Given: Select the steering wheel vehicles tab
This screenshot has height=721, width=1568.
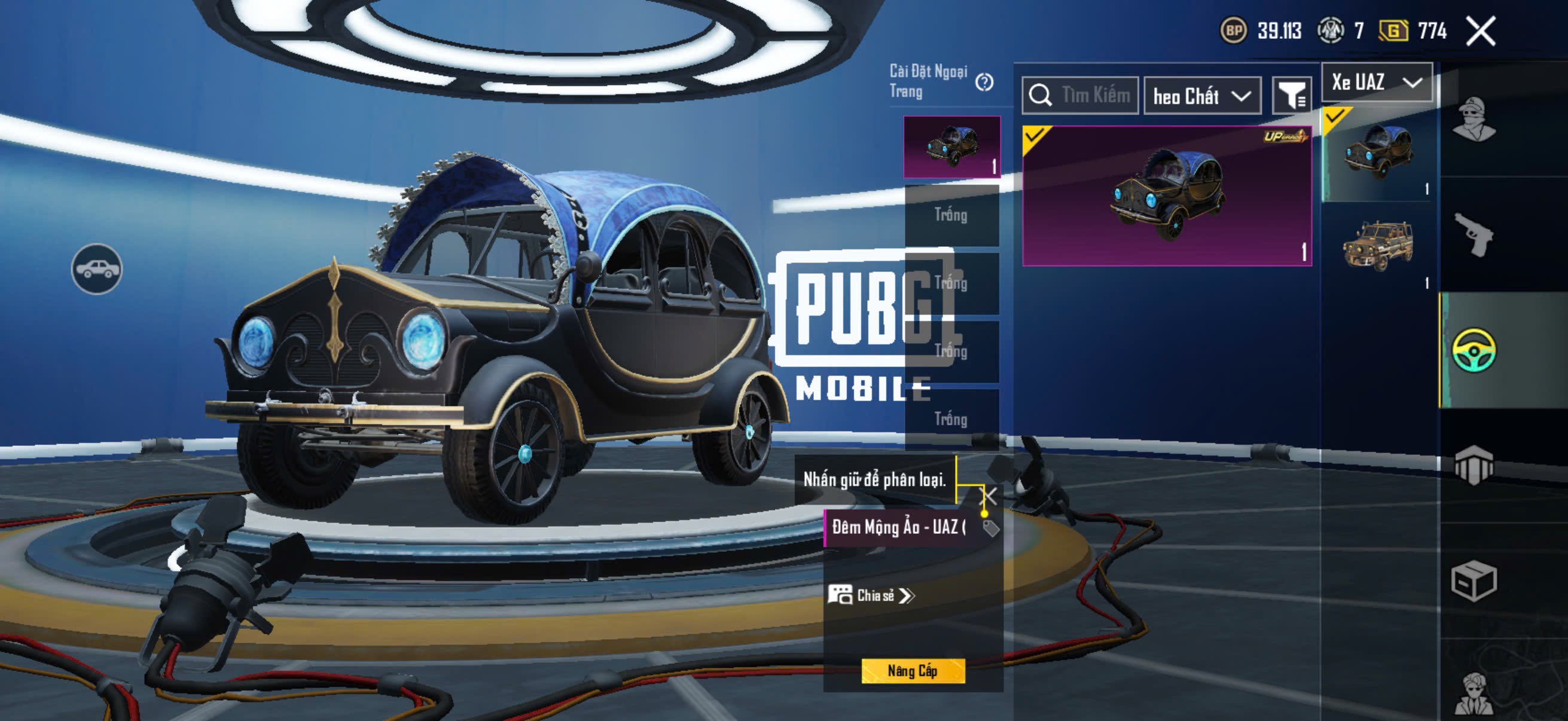Looking at the screenshot, I should [x=1473, y=350].
